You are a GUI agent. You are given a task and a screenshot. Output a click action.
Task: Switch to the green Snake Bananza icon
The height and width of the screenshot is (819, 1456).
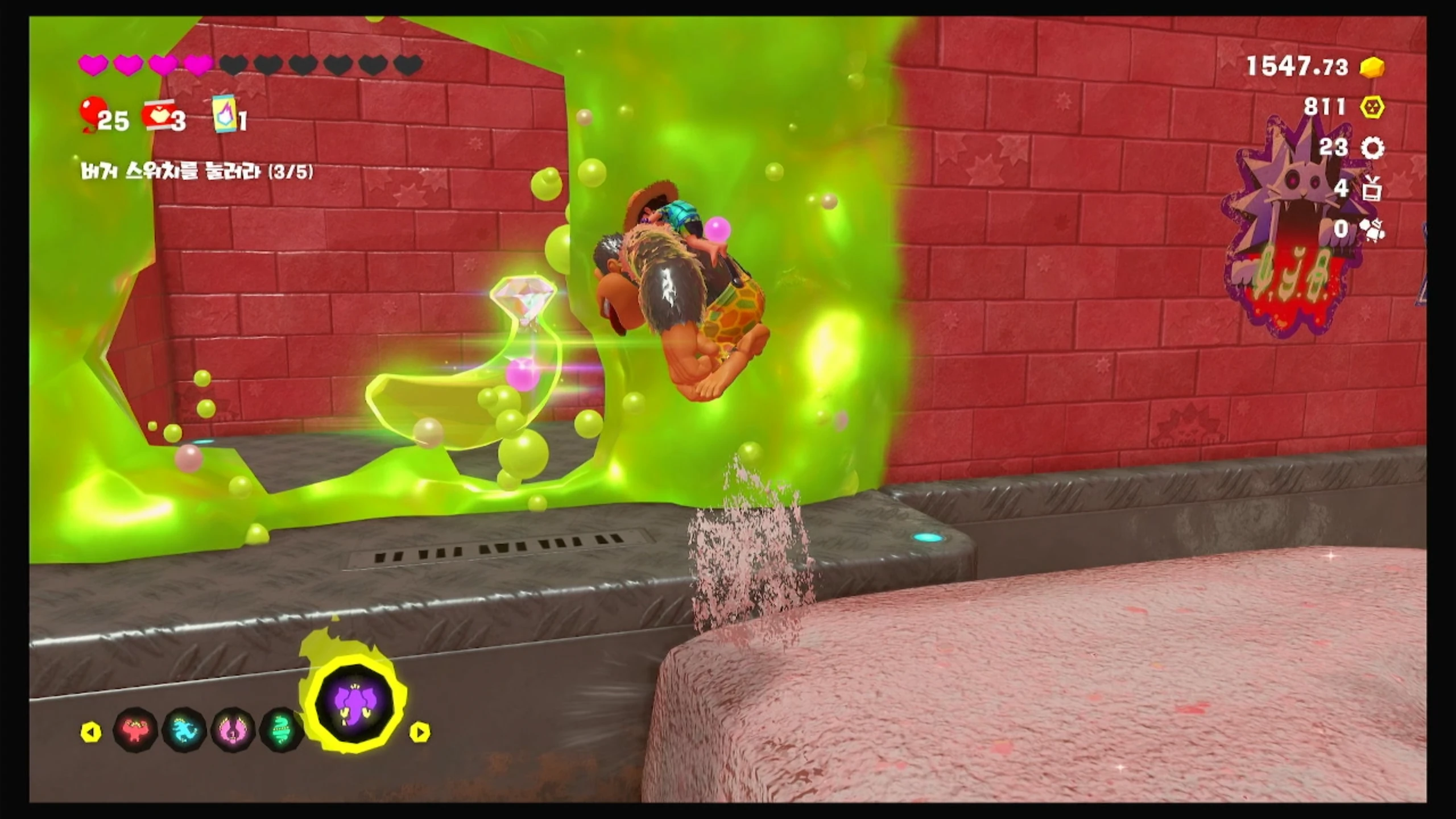click(281, 730)
